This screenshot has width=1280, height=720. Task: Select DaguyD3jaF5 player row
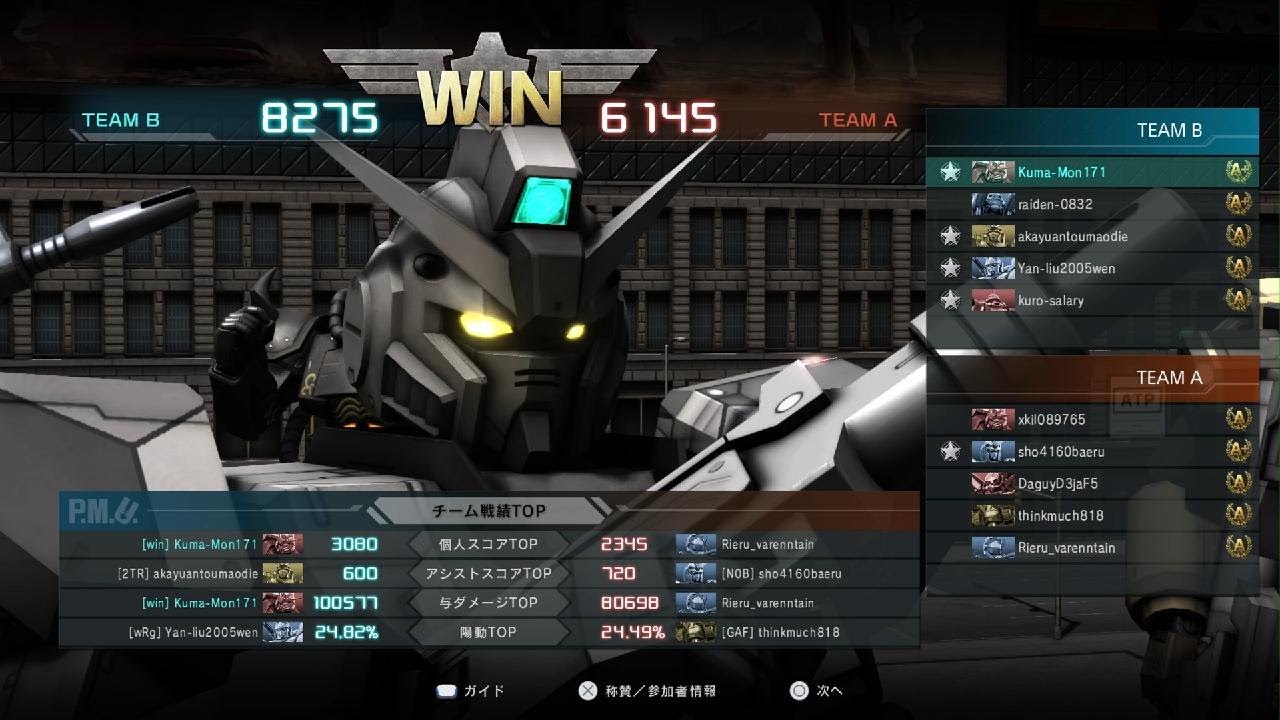[1057, 484]
